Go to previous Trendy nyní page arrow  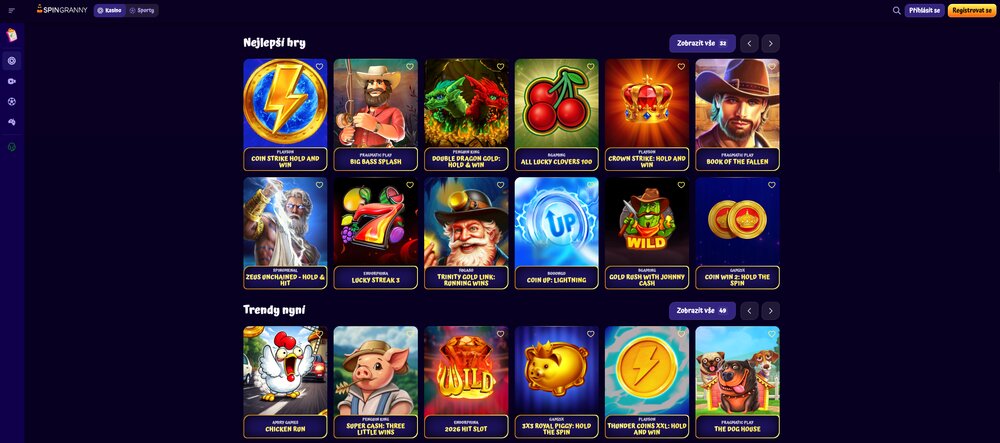pos(749,310)
